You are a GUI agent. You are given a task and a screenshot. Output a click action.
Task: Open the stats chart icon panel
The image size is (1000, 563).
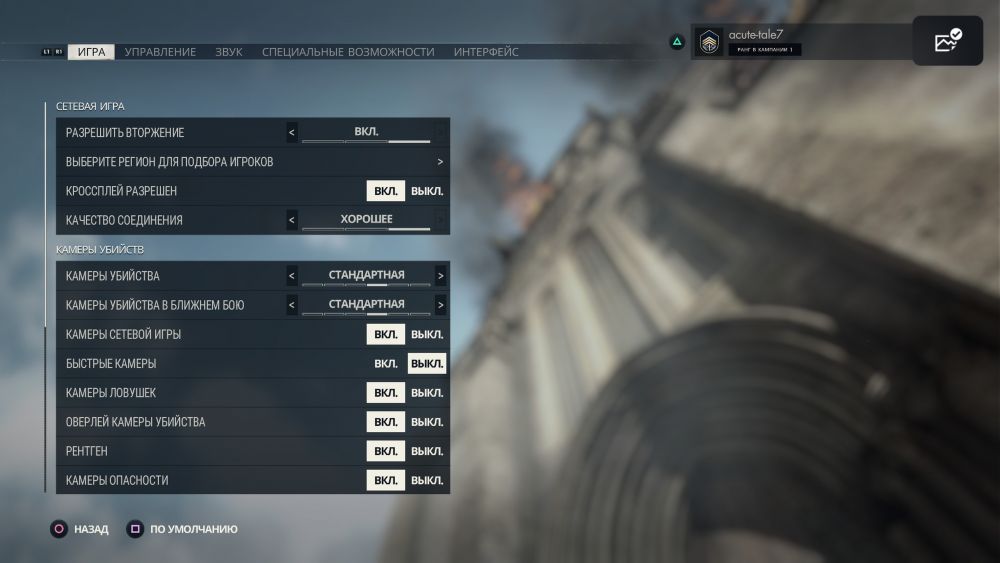[947, 42]
